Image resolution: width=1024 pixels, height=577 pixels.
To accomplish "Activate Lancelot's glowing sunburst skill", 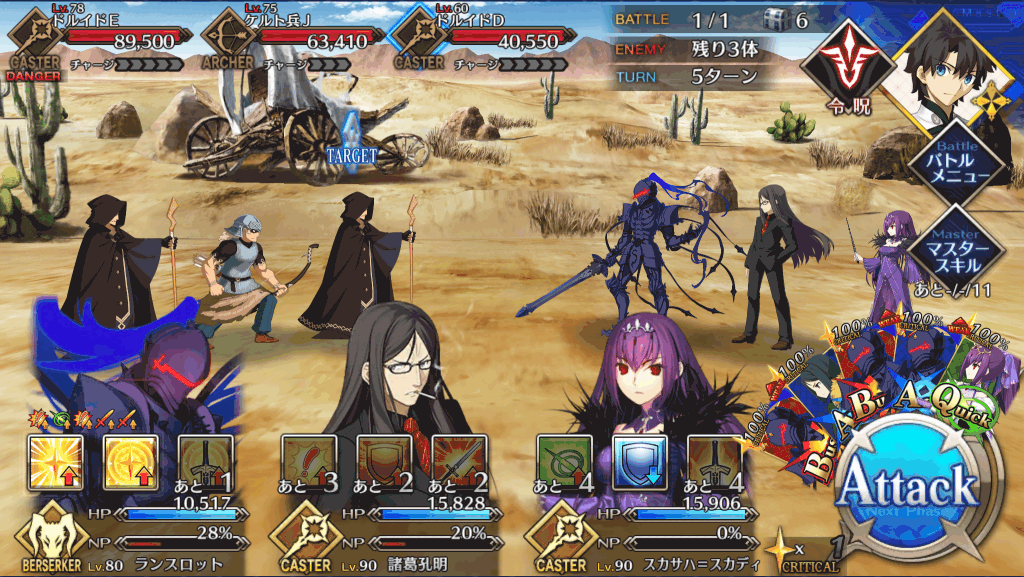I will [x=56, y=463].
